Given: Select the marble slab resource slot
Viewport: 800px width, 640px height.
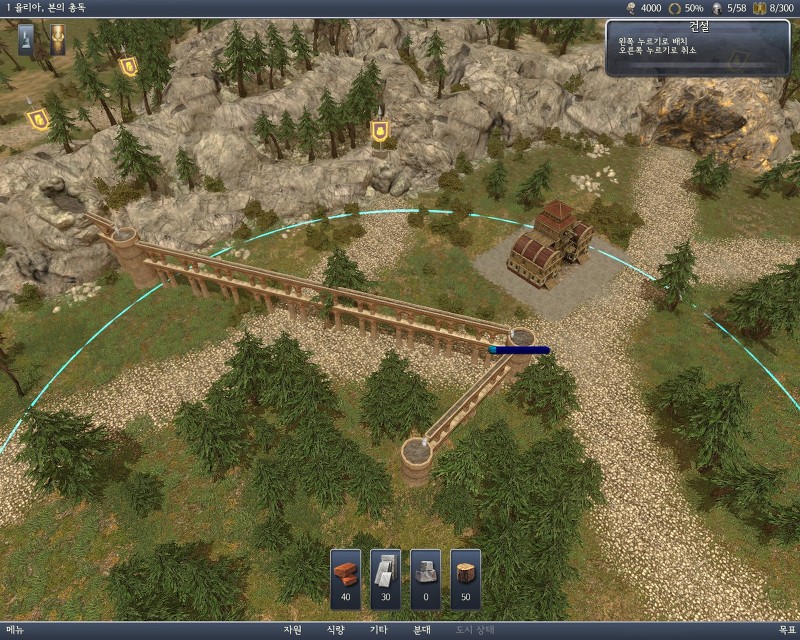Looking at the screenshot, I should click(x=386, y=578).
